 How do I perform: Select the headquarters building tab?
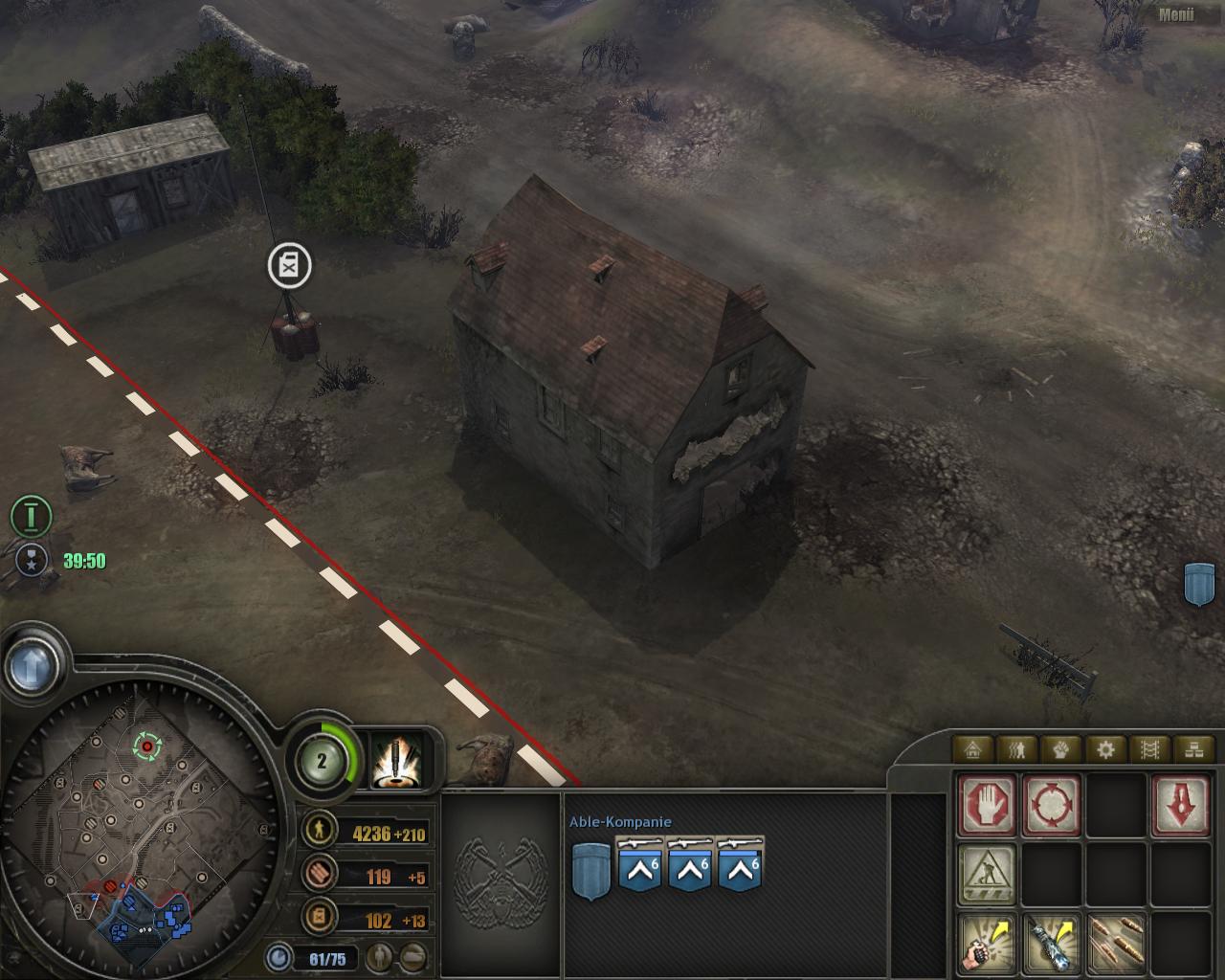tap(973, 748)
